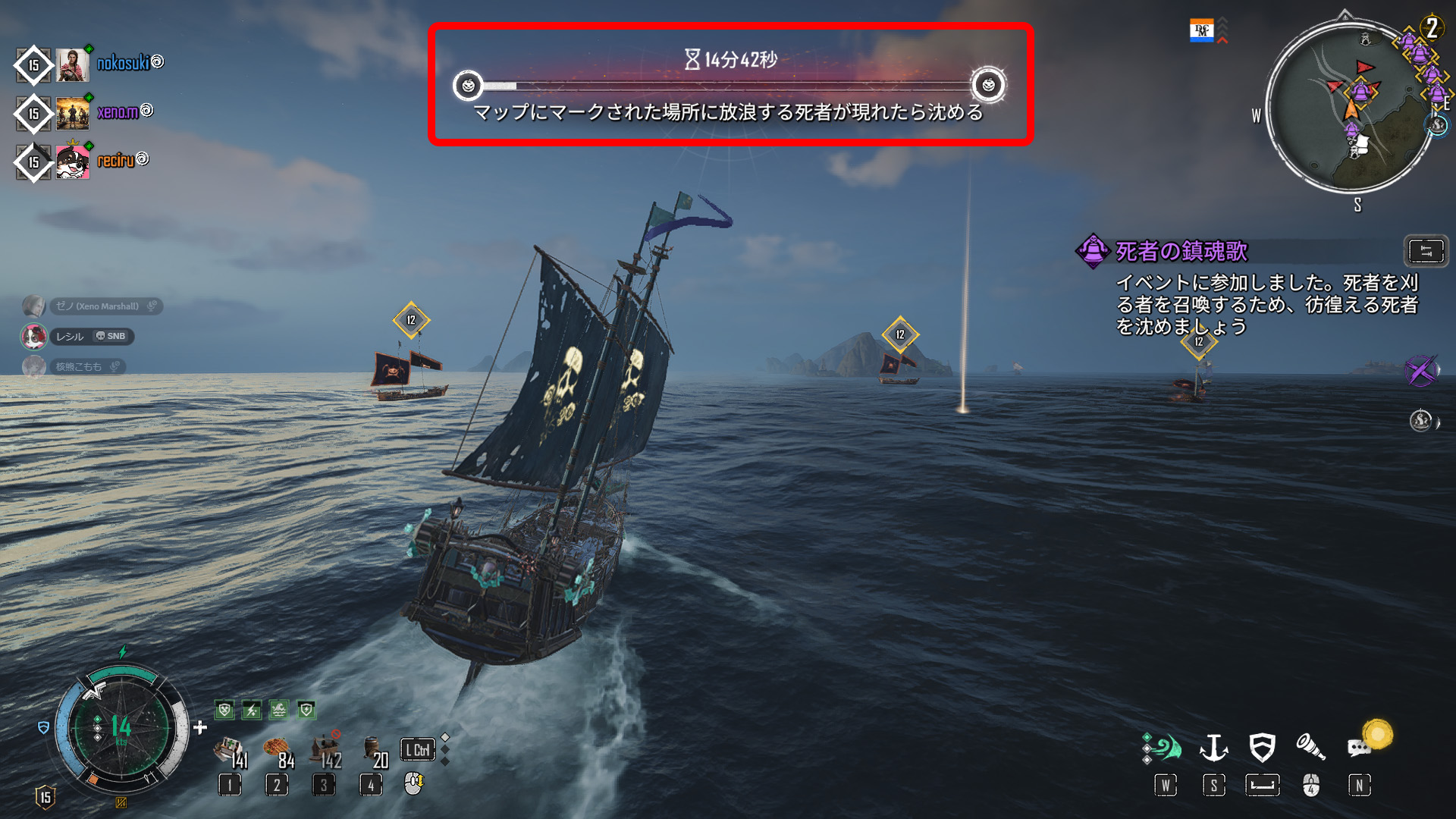1456x819 pixels.
Task: Select party member nokosuki
Action: coord(122,64)
